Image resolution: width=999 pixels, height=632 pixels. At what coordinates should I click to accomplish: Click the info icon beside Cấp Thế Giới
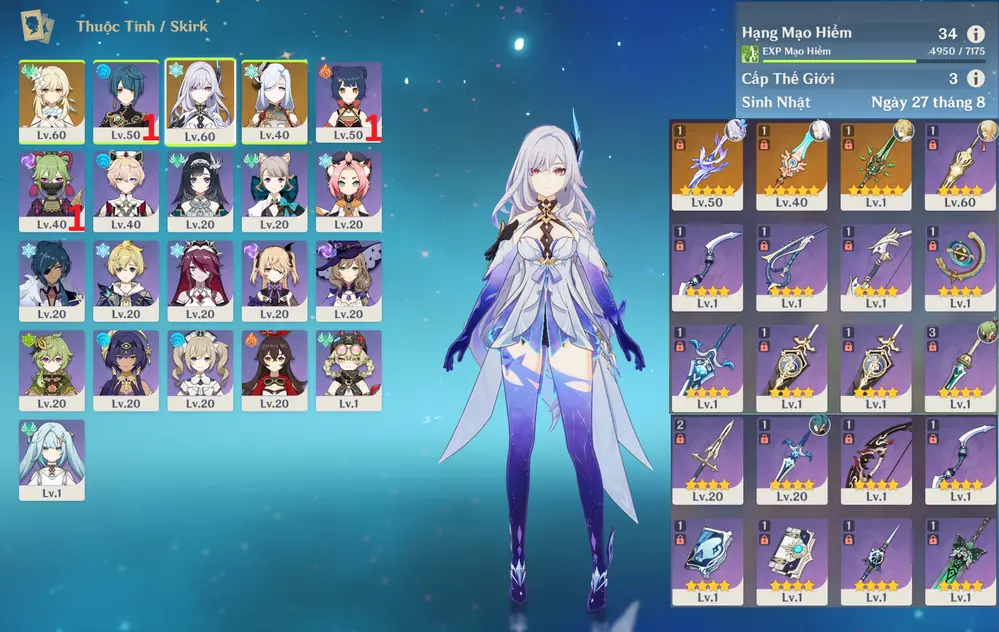pyautogui.click(x=976, y=78)
